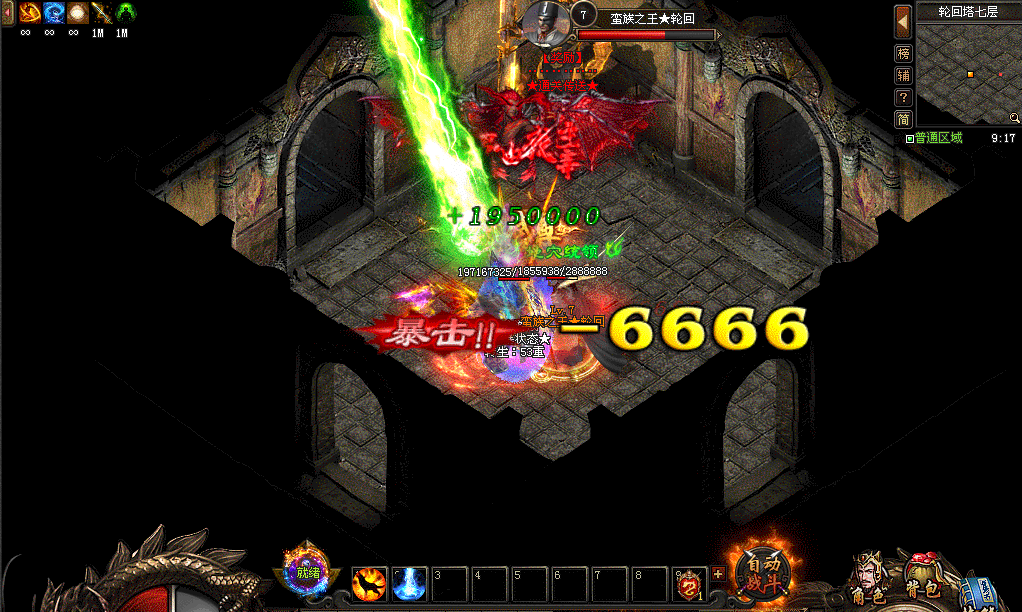Open the 背包 backpack
This screenshot has width=1022, height=612.
point(922,579)
